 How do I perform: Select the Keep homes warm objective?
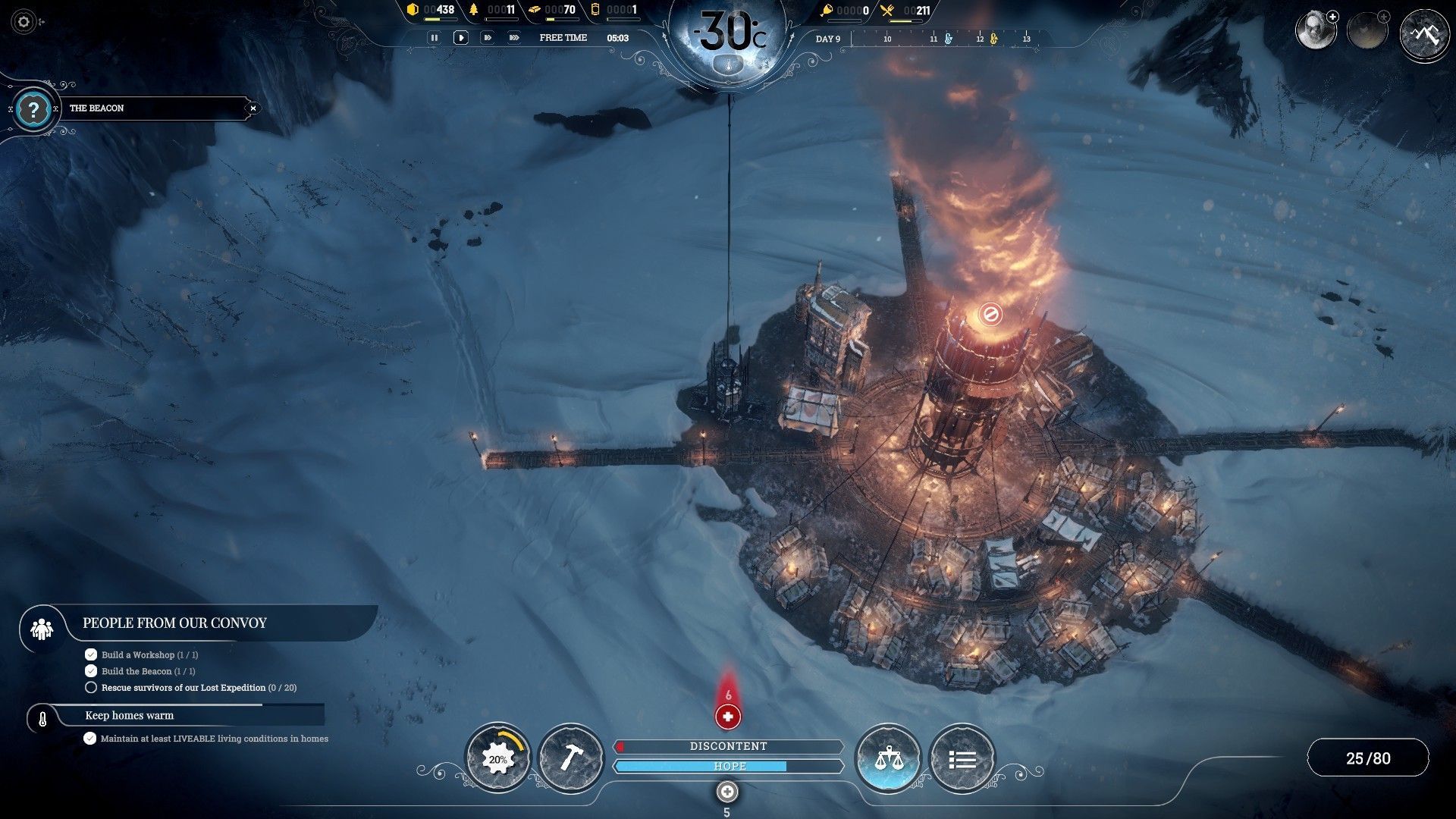click(x=129, y=716)
